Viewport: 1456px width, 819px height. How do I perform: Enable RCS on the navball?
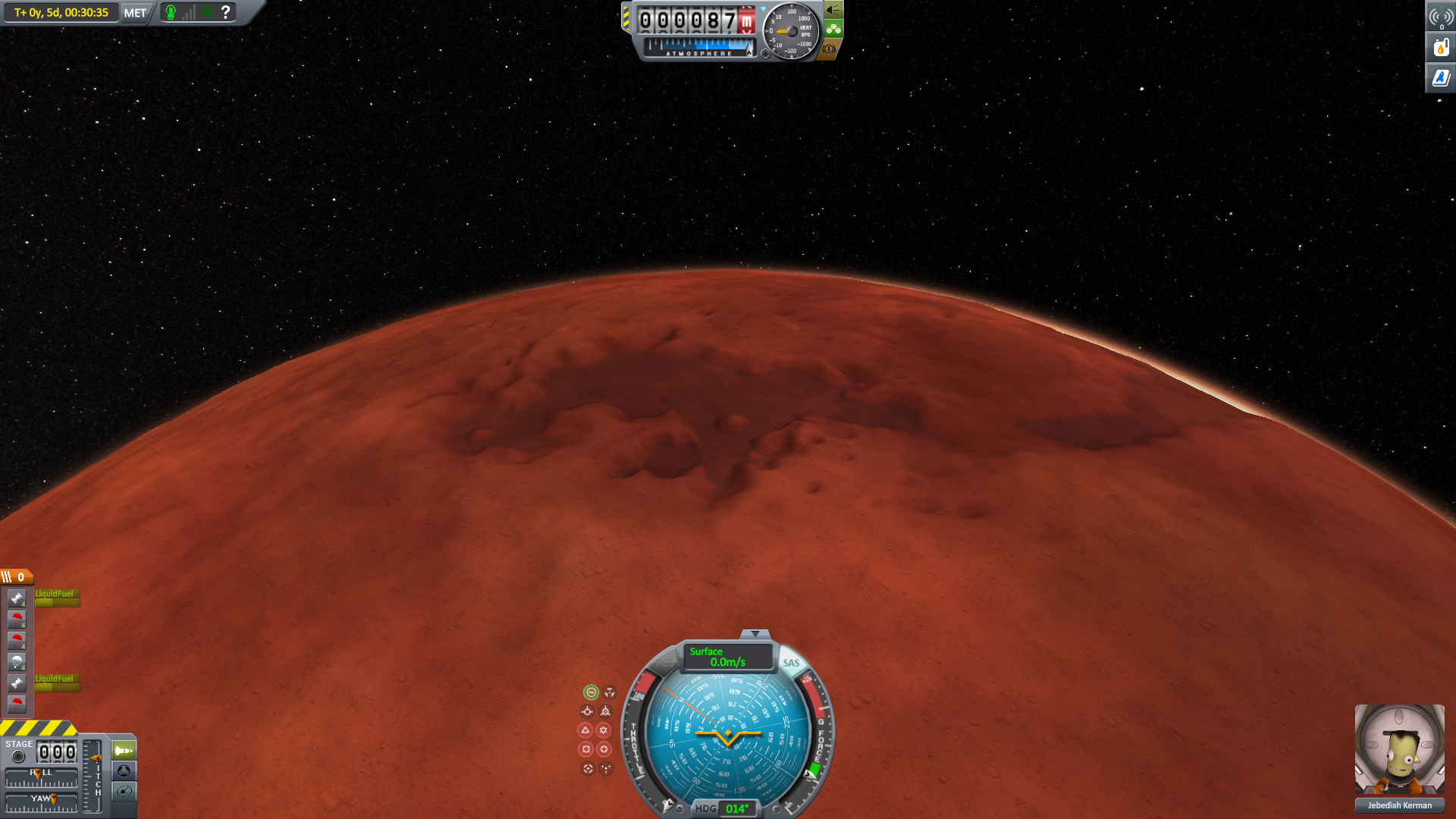click(x=664, y=663)
